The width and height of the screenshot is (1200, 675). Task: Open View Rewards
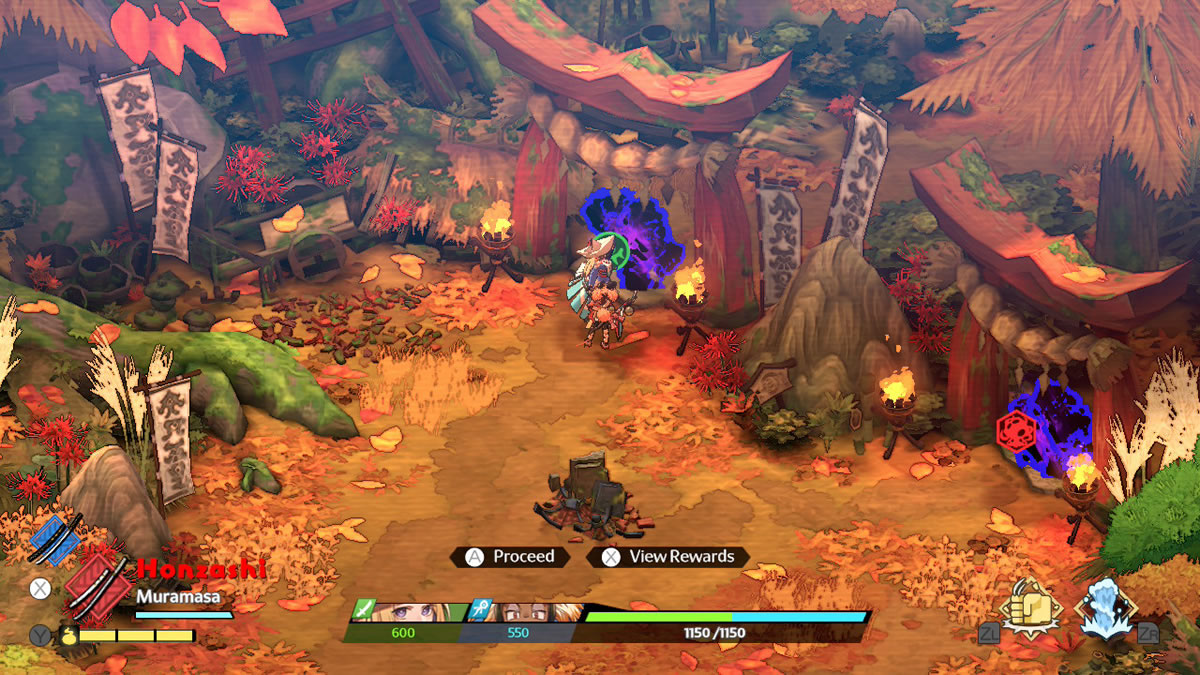pyautogui.click(x=668, y=557)
